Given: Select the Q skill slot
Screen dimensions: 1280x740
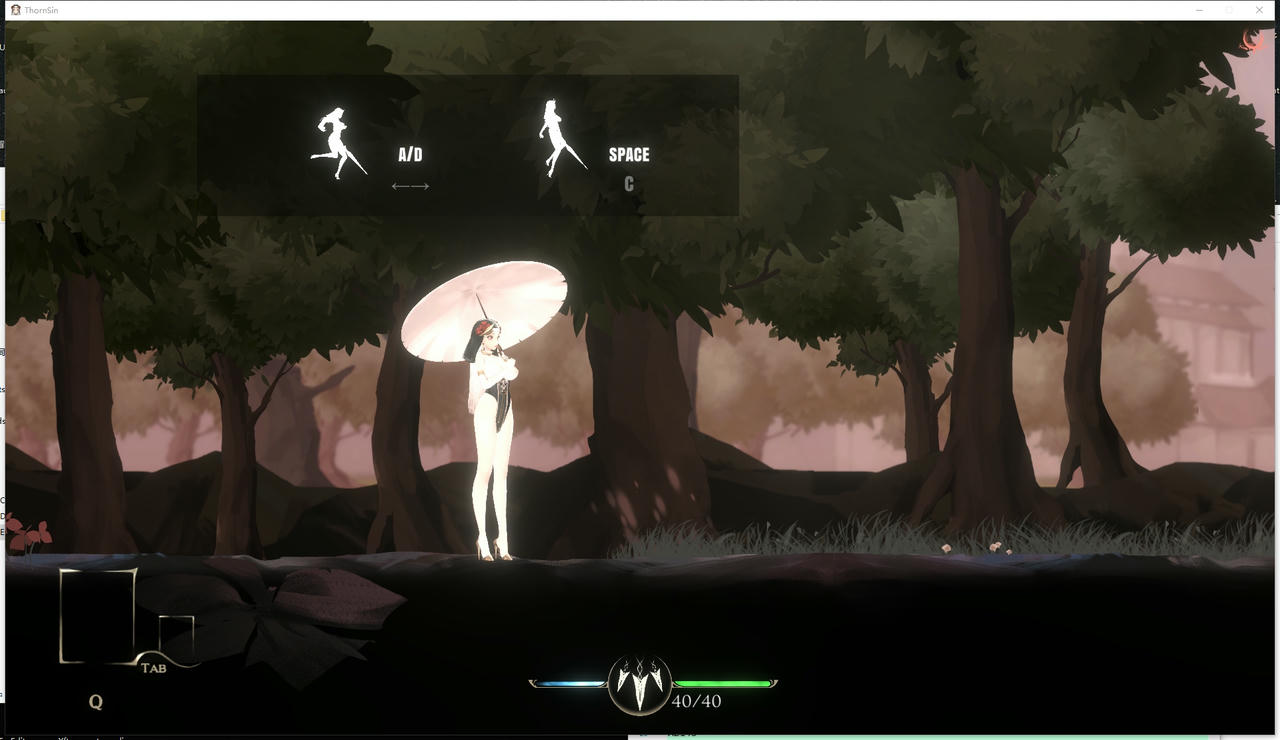Looking at the screenshot, I should pyautogui.click(x=96, y=702).
